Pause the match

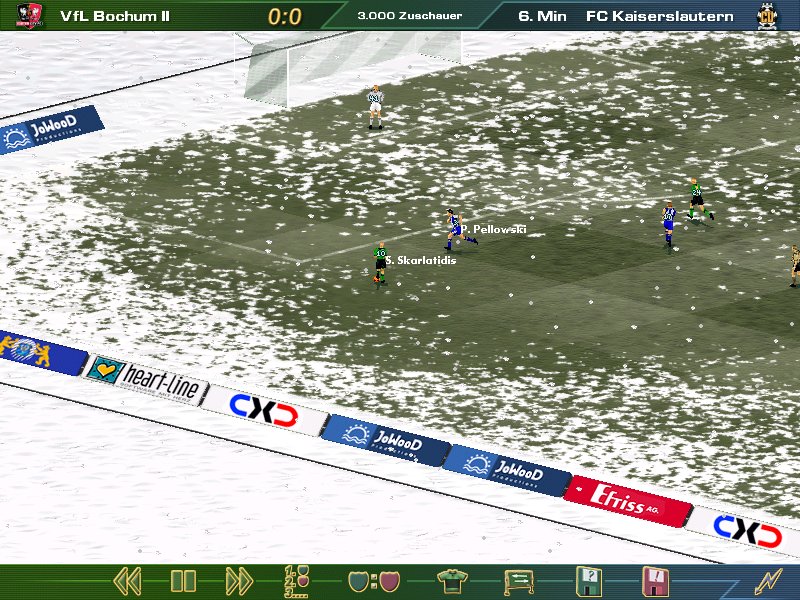183,580
